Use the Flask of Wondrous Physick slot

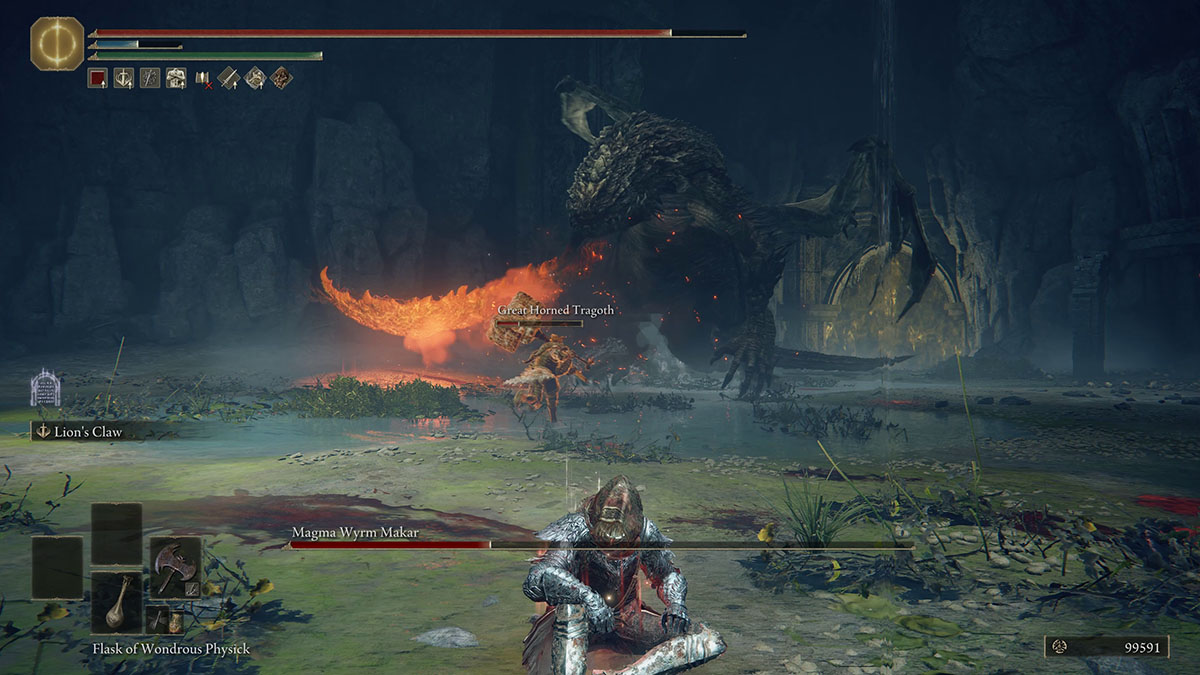(x=117, y=602)
